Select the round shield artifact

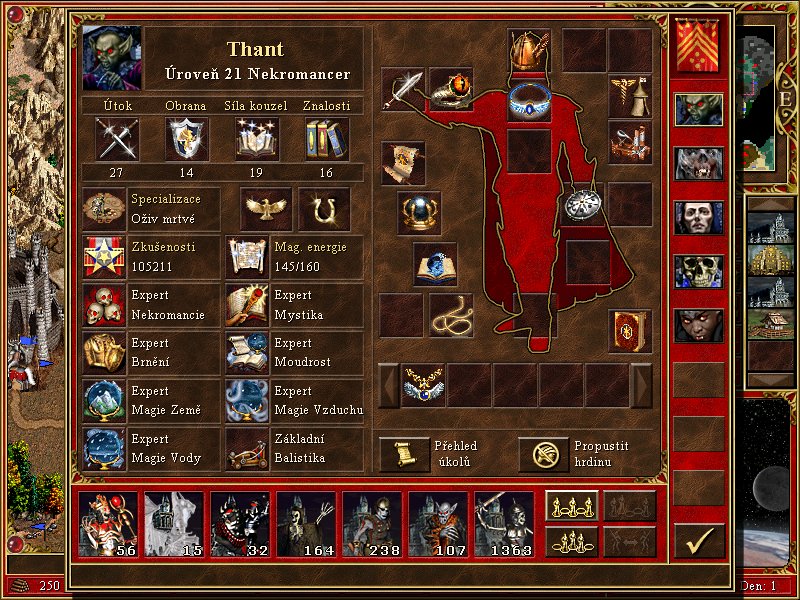coord(583,204)
